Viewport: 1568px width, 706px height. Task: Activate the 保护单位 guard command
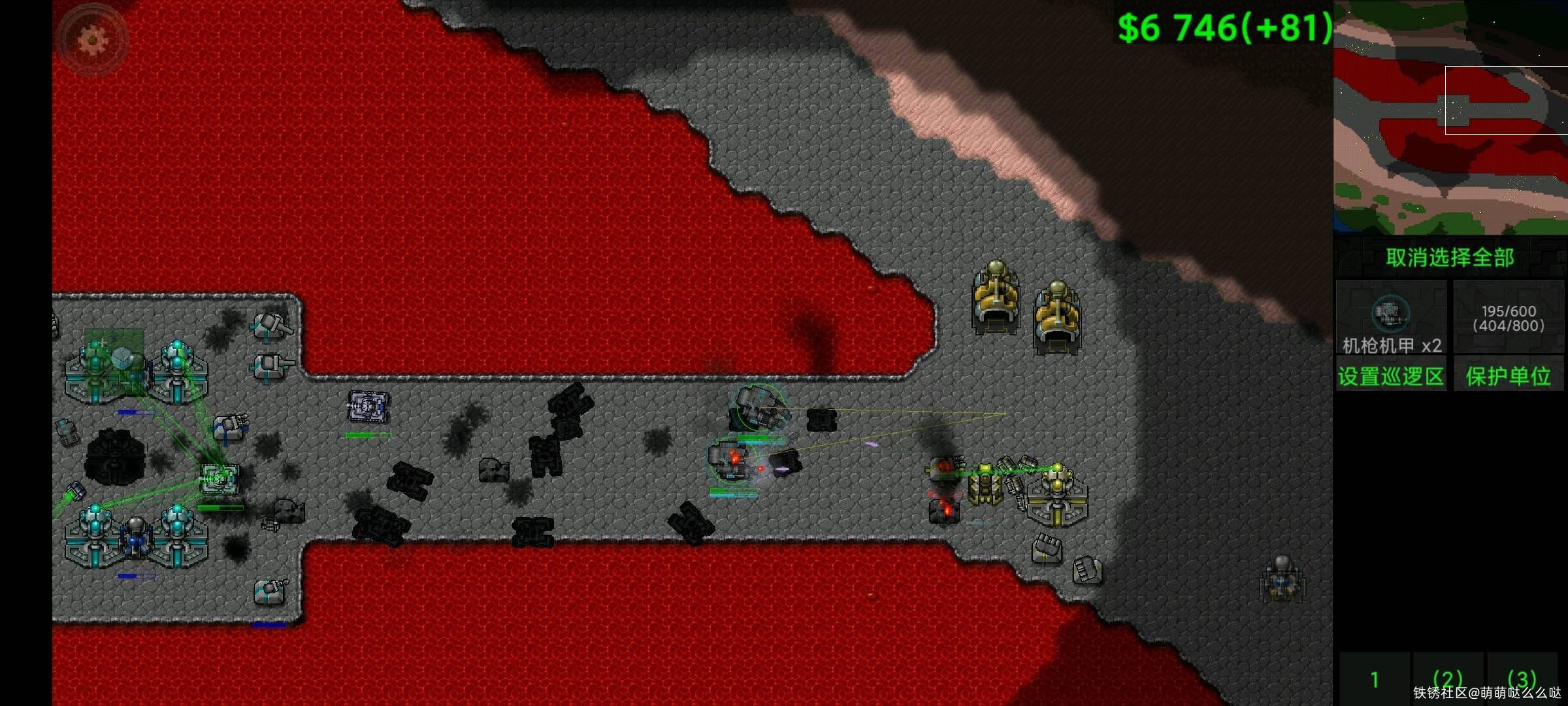(1509, 376)
